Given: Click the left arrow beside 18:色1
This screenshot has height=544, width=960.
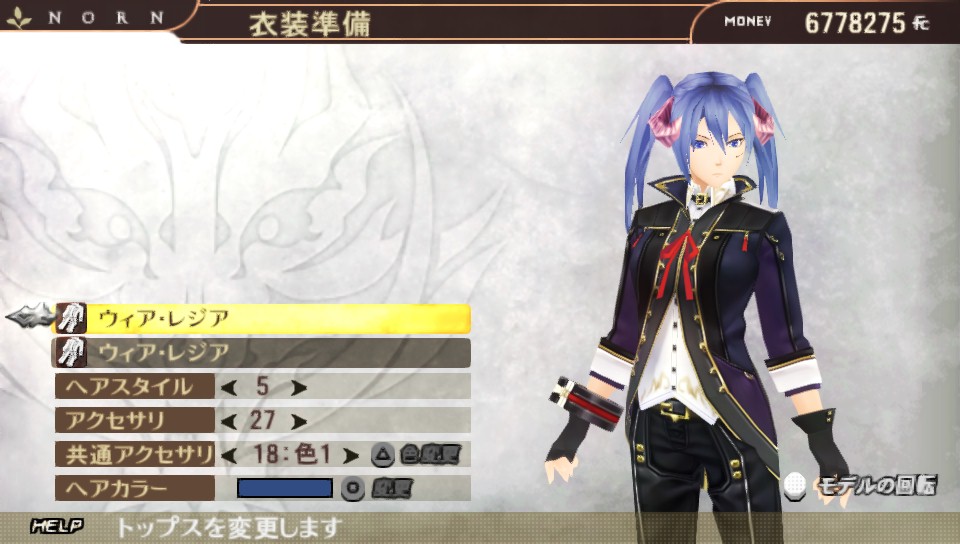Looking at the screenshot, I should tap(228, 455).
